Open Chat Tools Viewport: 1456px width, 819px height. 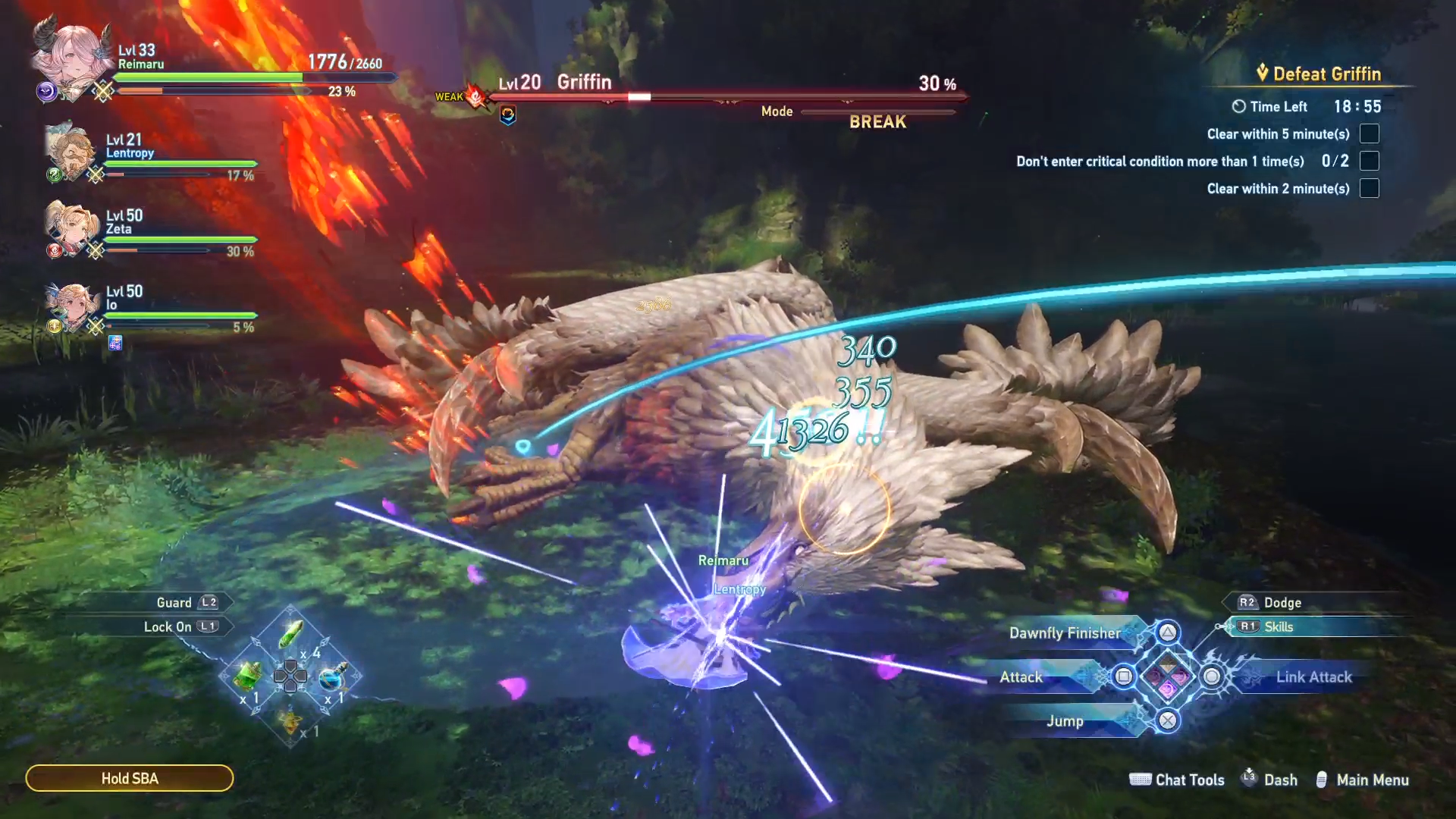(1189, 780)
